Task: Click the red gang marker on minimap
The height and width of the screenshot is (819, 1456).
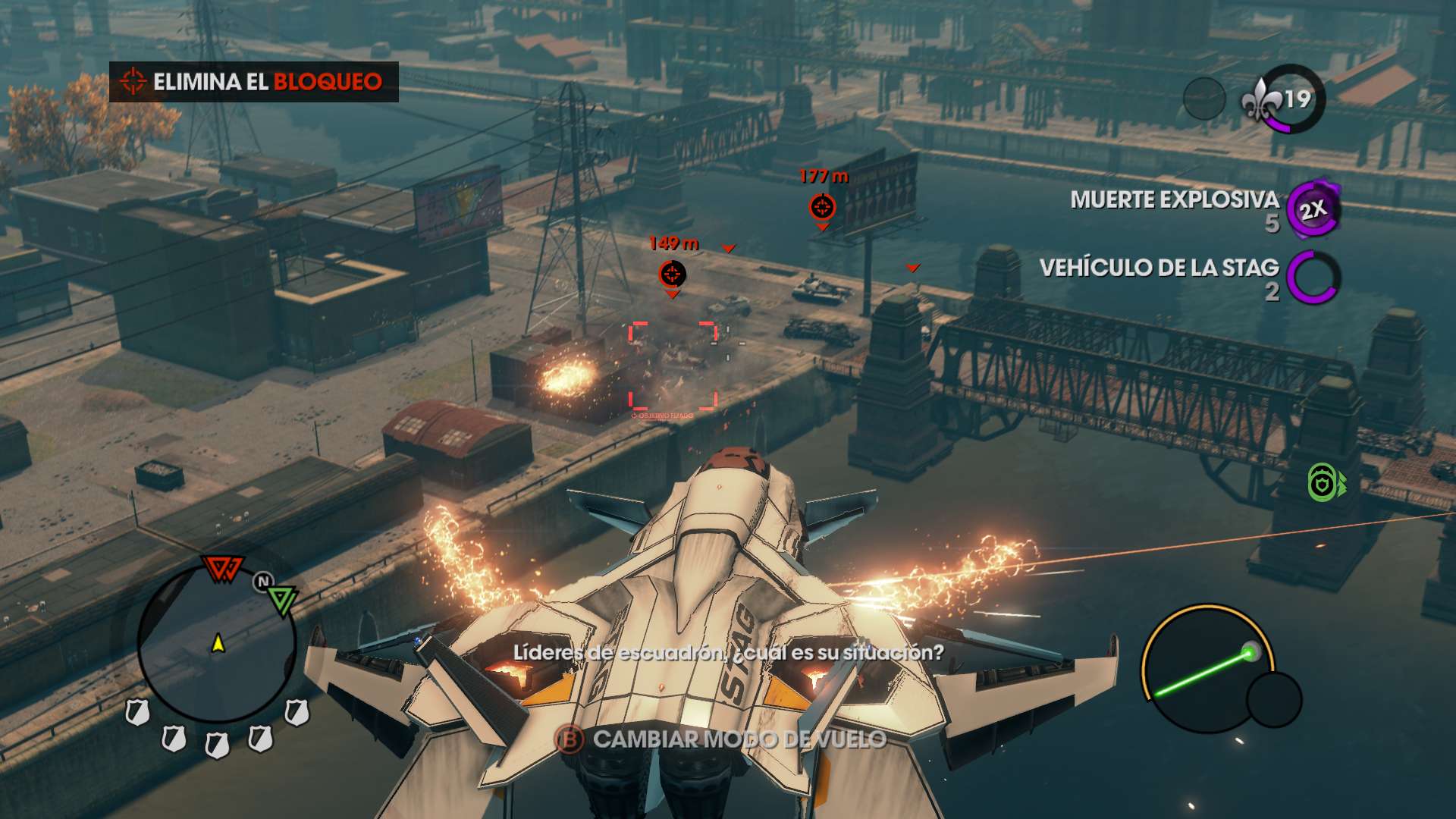Action: coord(221,569)
